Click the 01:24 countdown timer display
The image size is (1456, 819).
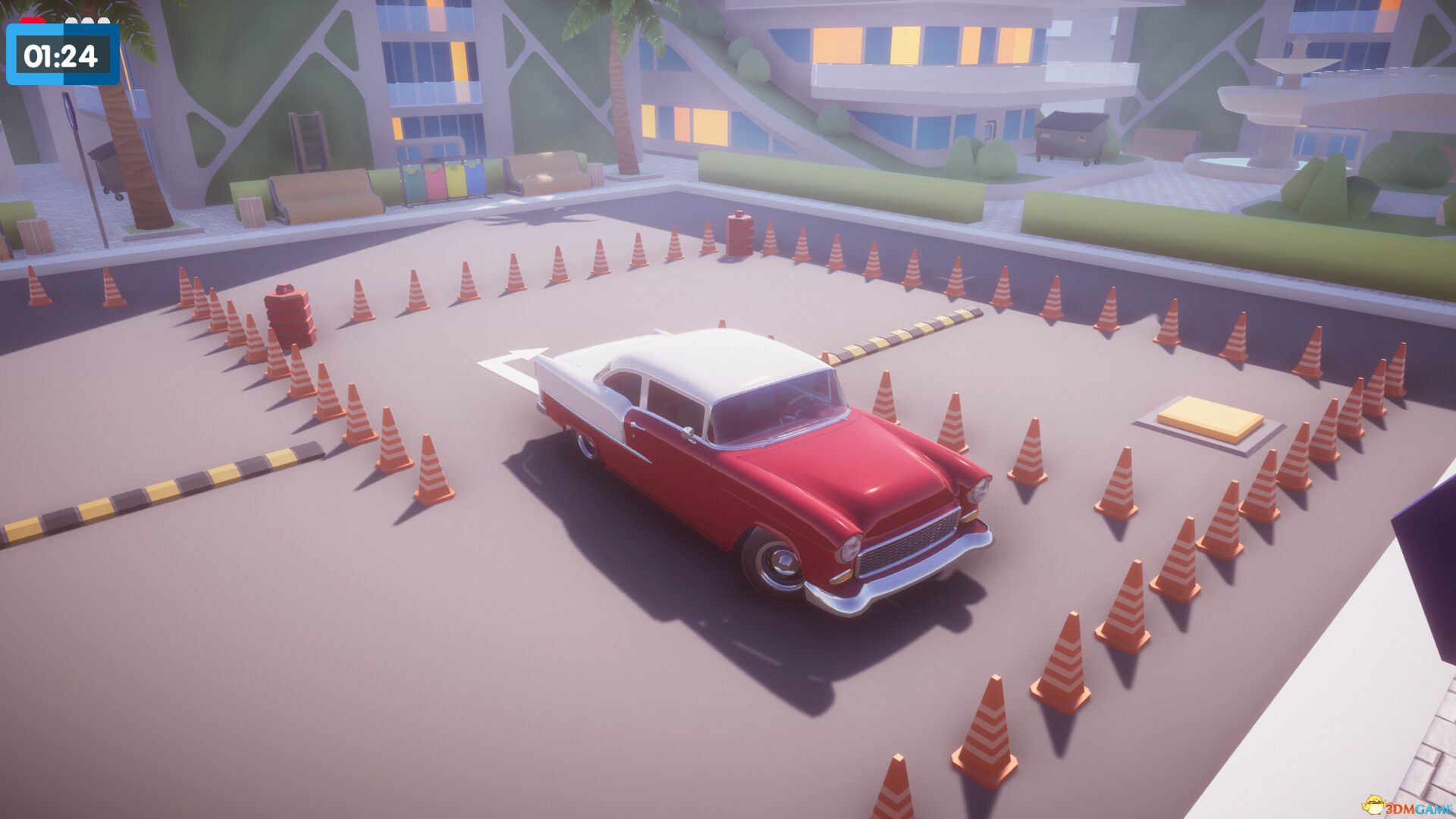coord(62,55)
